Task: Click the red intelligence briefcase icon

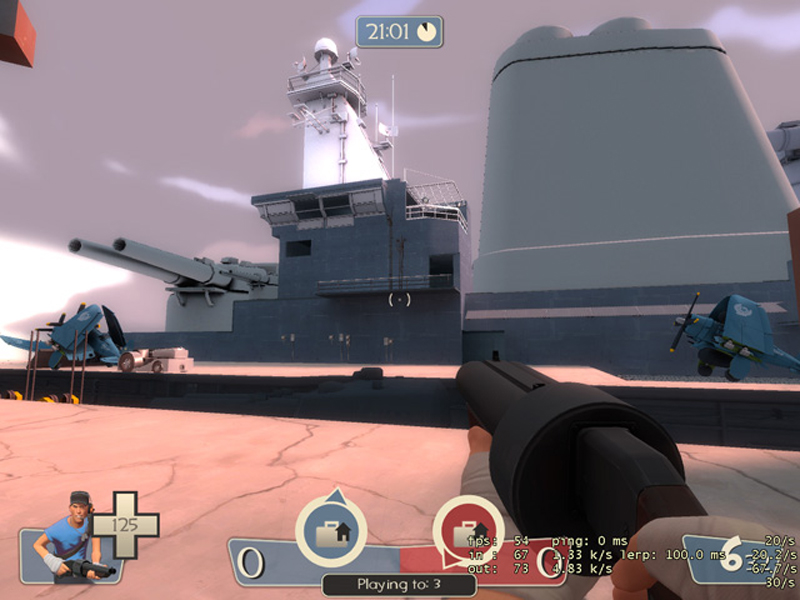Action: coord(468,532)
